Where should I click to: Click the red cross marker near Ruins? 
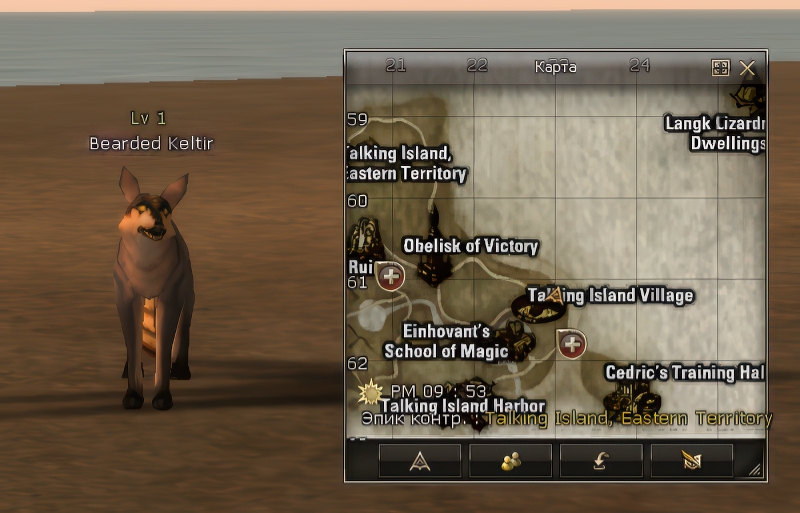(391, 276)
